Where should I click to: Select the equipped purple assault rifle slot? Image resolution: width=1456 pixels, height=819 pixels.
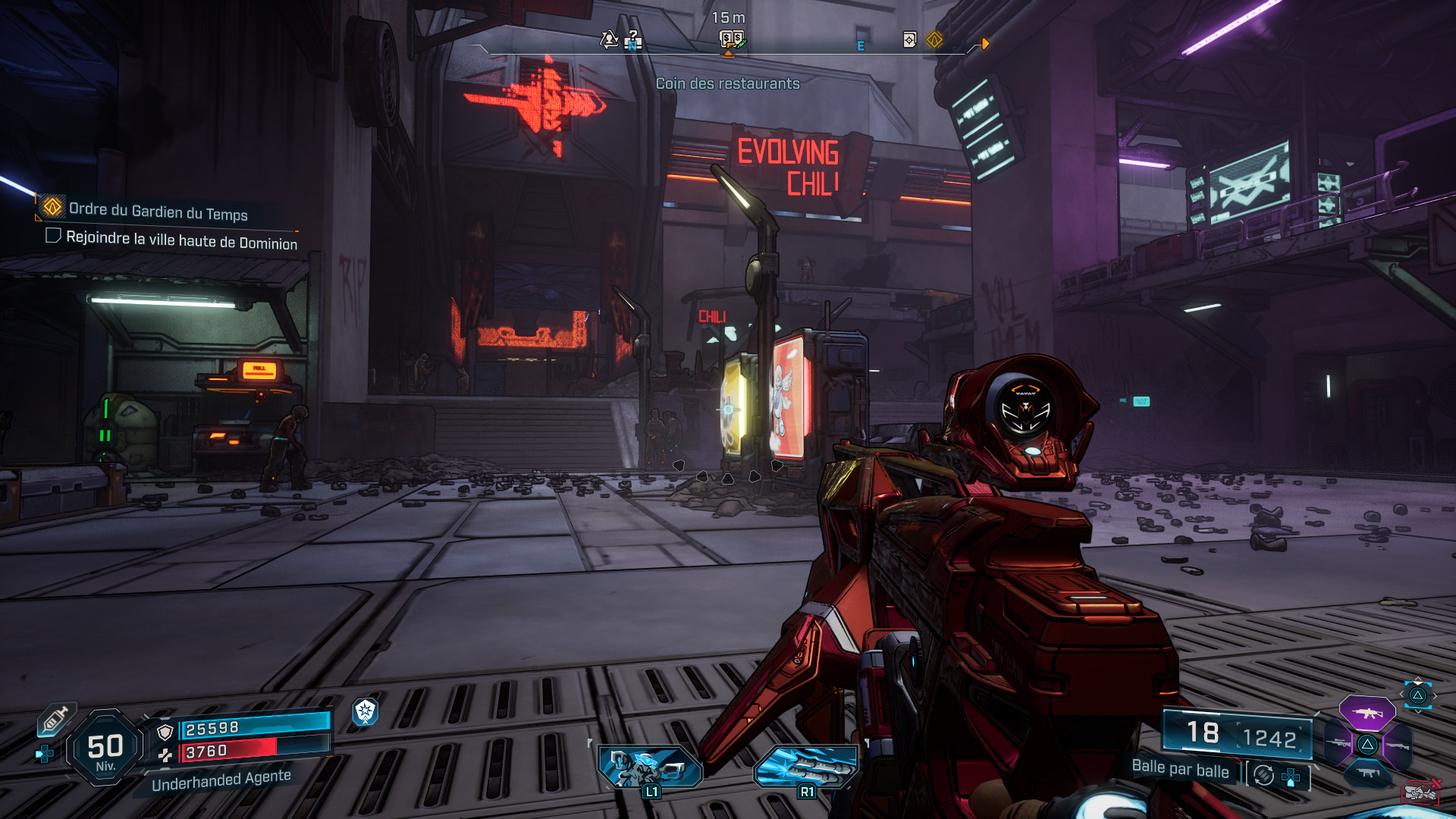pos(1367,713)
